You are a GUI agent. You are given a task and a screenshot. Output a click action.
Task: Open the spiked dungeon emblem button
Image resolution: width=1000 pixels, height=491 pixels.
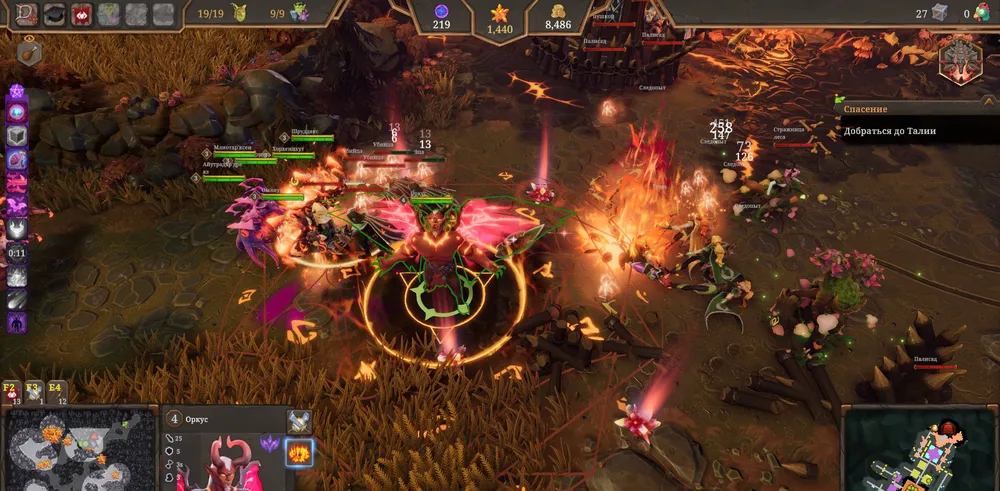coord(960,60)
